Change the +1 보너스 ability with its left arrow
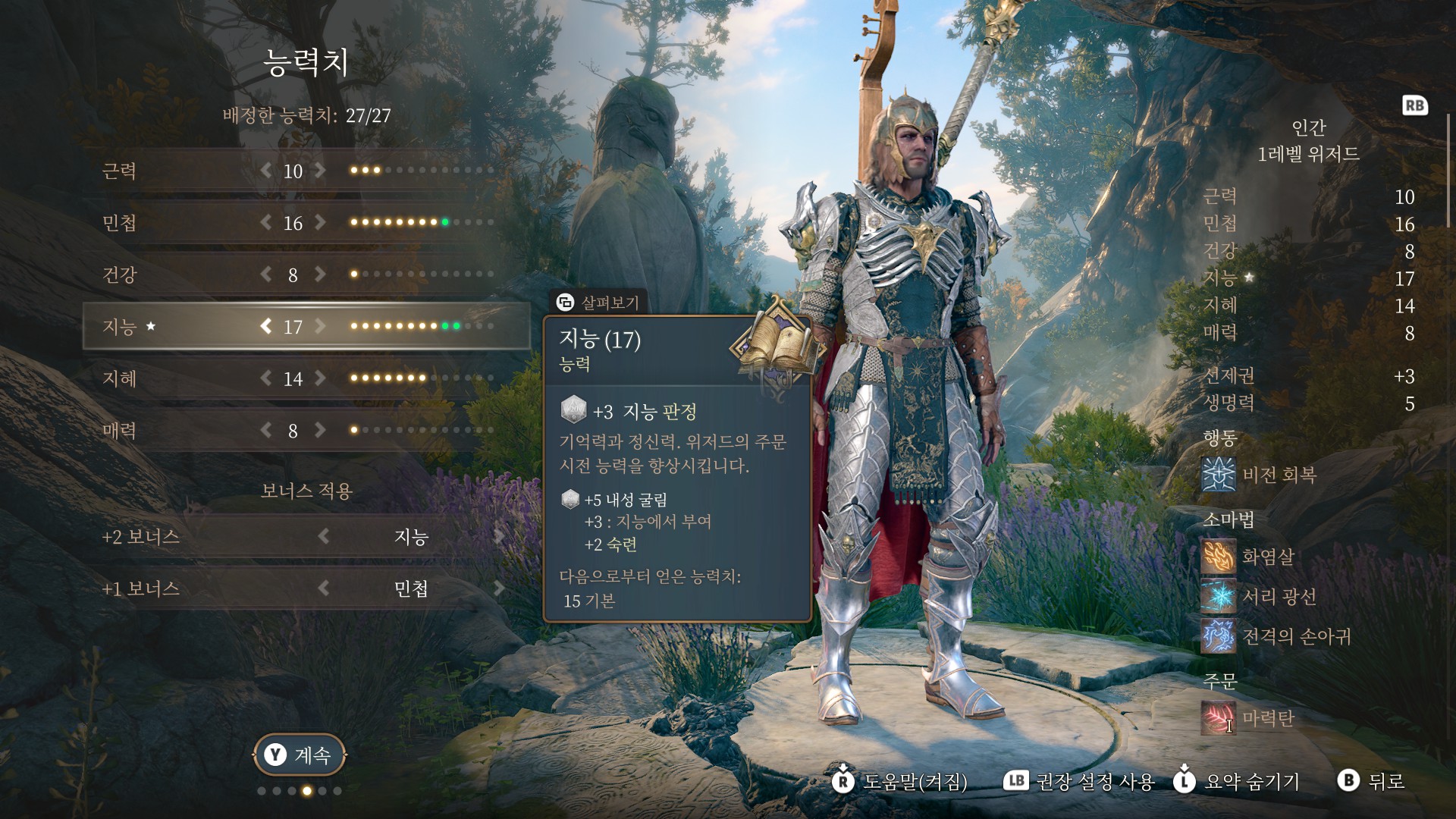 tap(324, 588)
